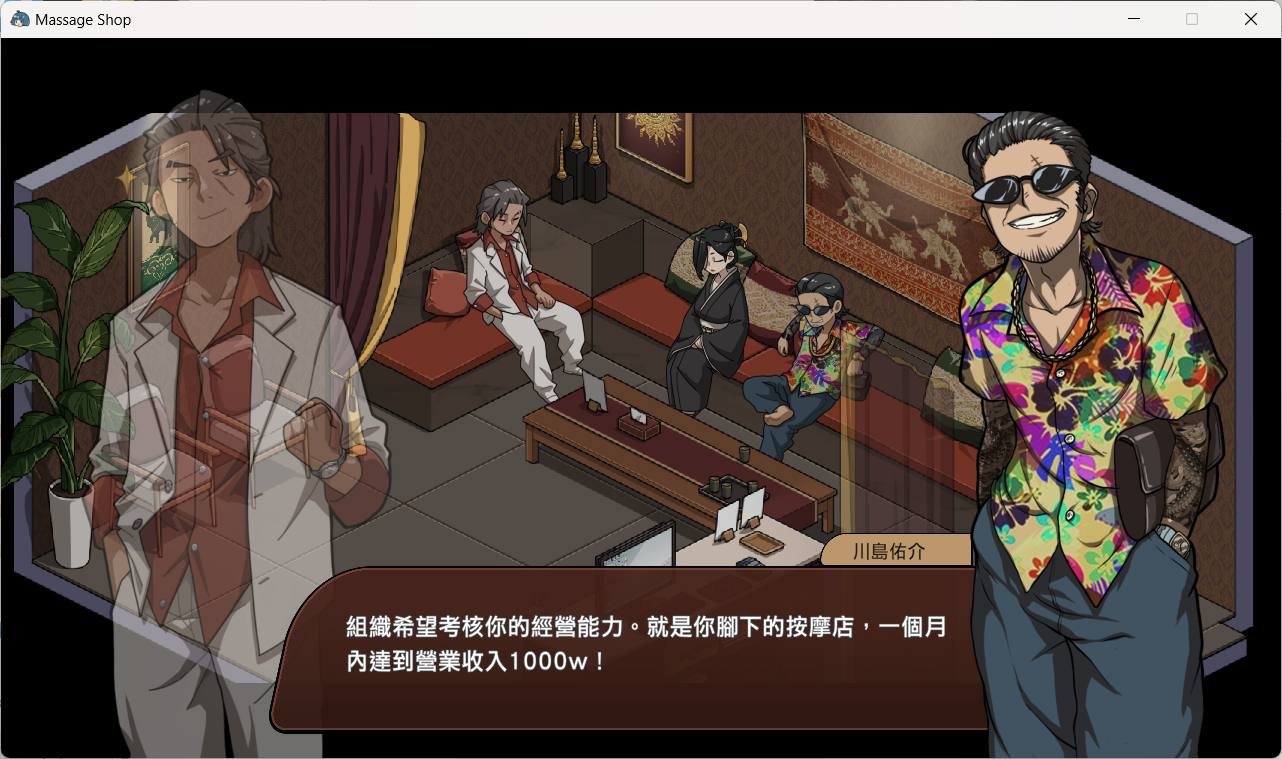Click the Massage Shop icon in title bar
The image size is (1282, 759).
click(x=18, y=19)
